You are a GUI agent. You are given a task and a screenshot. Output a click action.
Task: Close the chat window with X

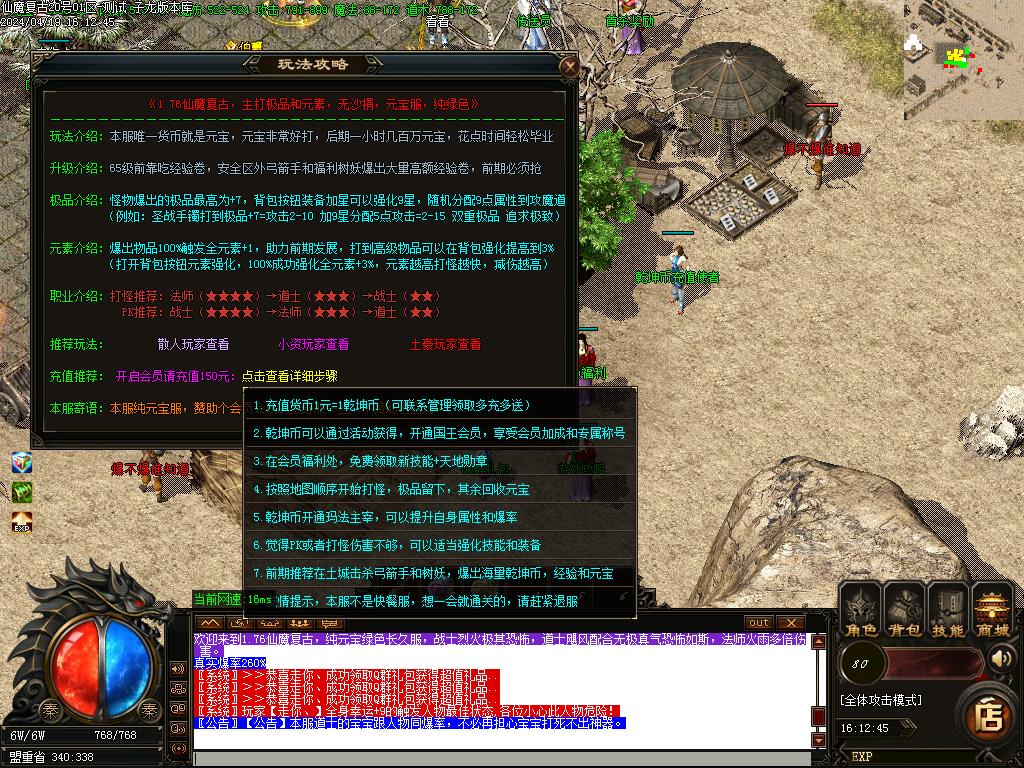tap(790, 623)
